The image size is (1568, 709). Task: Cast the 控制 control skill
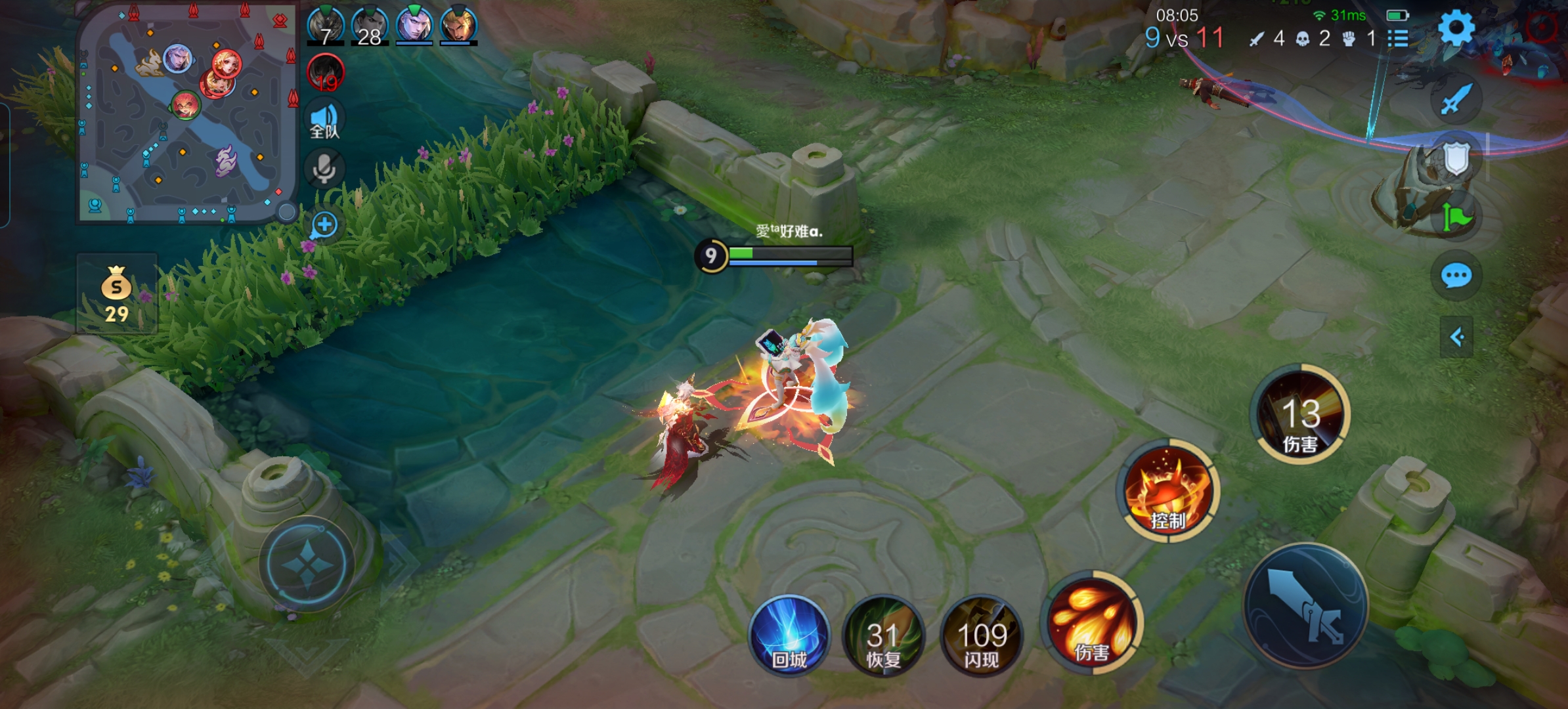point(1168,491)
